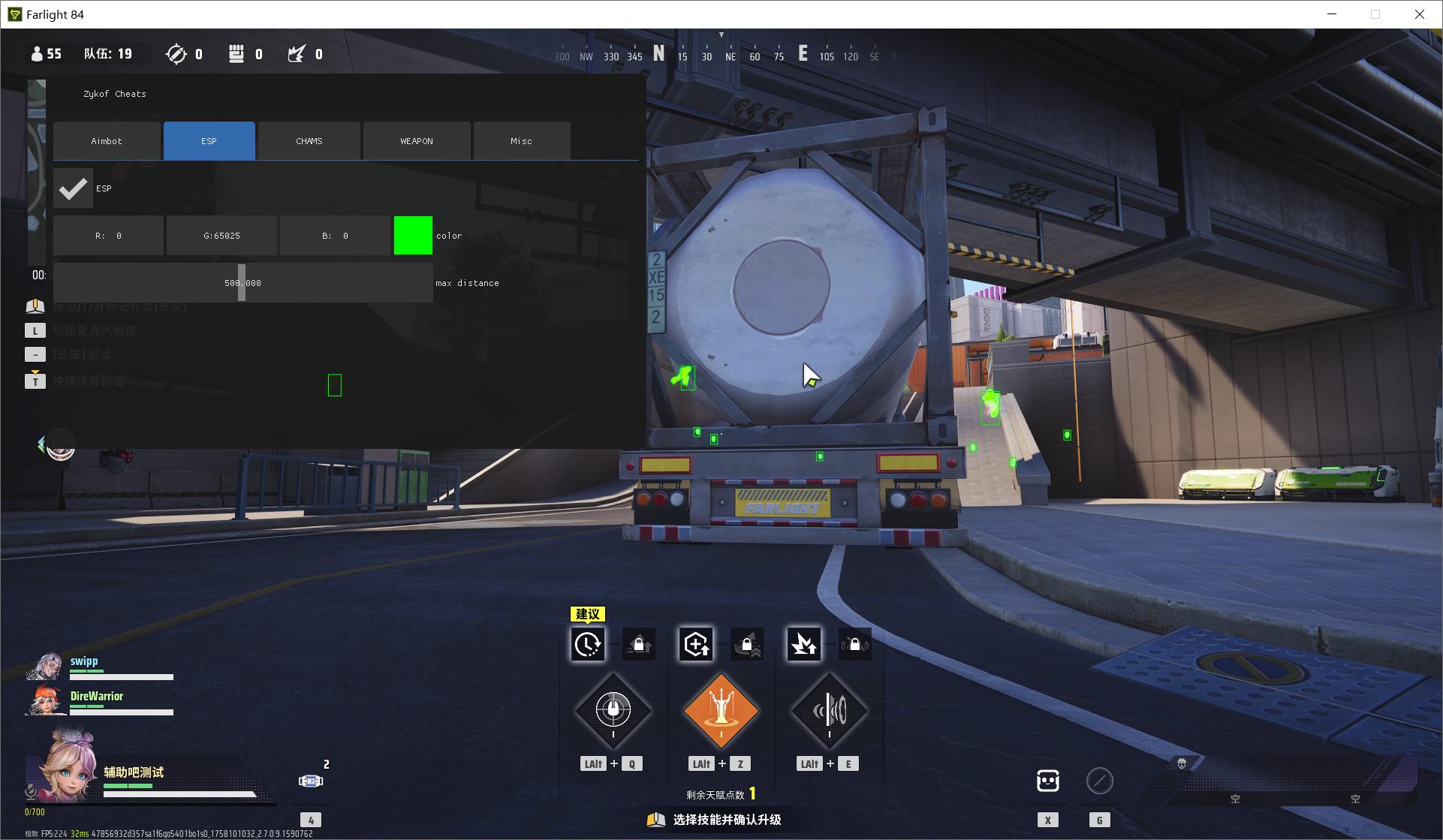Image resolution: width=1443 pixels, height=840 pixels.
Task: Open the CHAMS tab
Action: pyautogui.click(x=309, y=141)
